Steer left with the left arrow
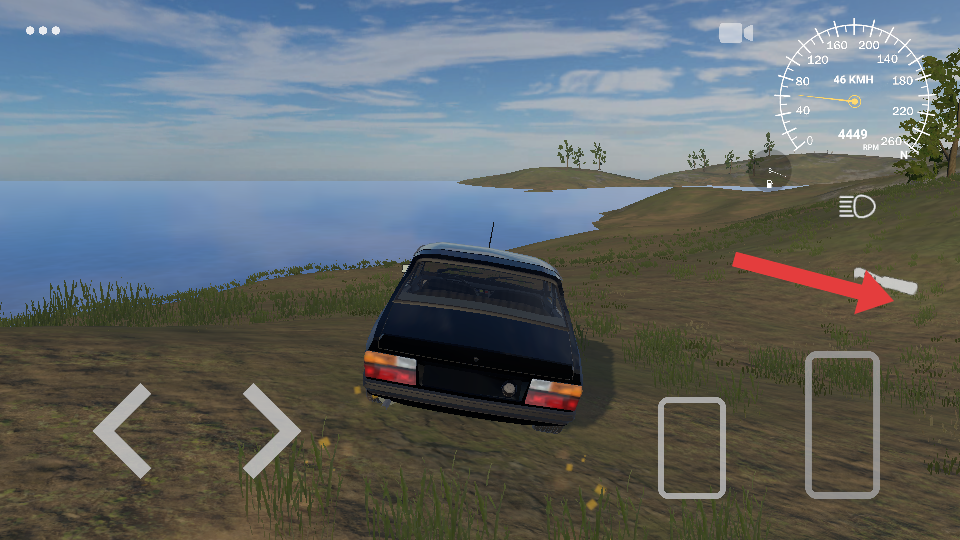Image resolution: width=960 pixels, height=540 pixels. (x=123, y=431)
